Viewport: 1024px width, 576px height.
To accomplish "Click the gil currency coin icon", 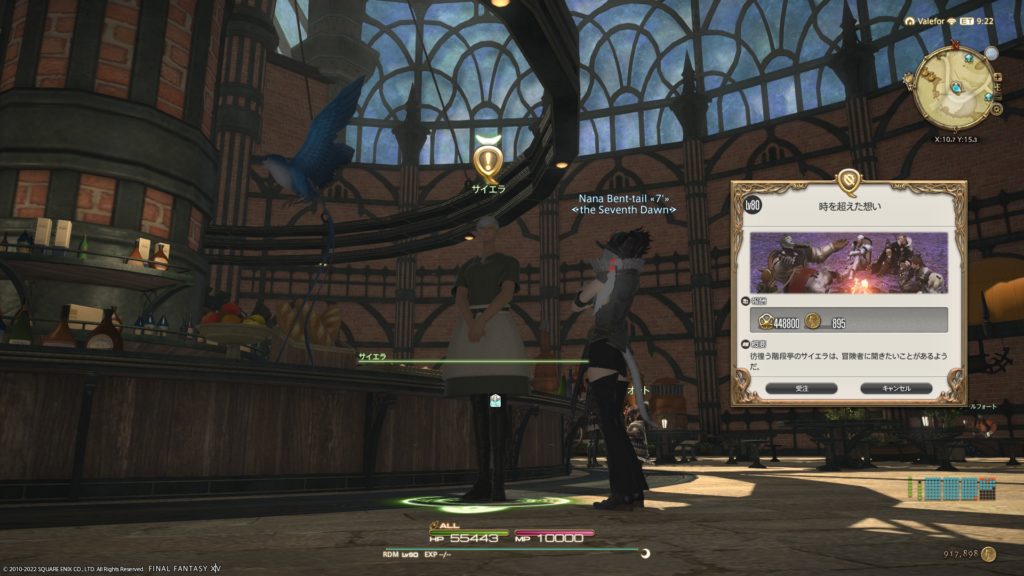I will [x=989, y=553].
